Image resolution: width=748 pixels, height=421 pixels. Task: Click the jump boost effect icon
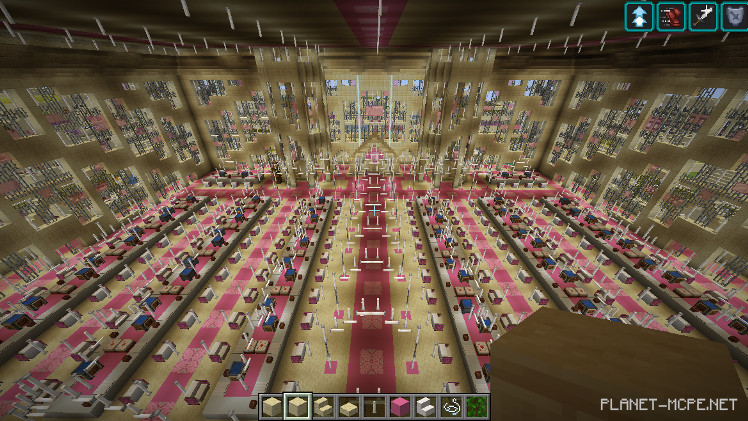[639, 16]
